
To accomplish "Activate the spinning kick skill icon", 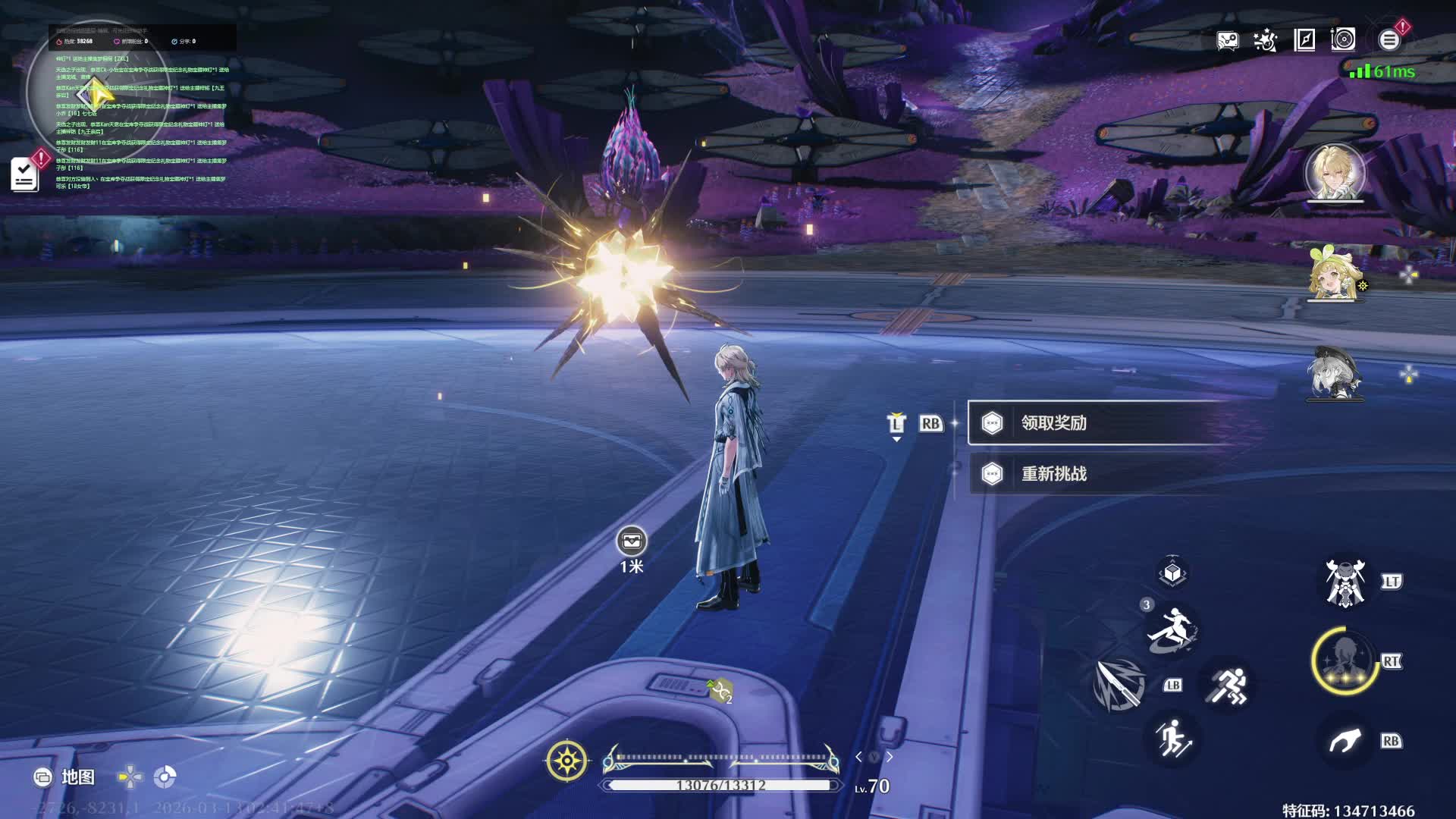I will 1172,629.
